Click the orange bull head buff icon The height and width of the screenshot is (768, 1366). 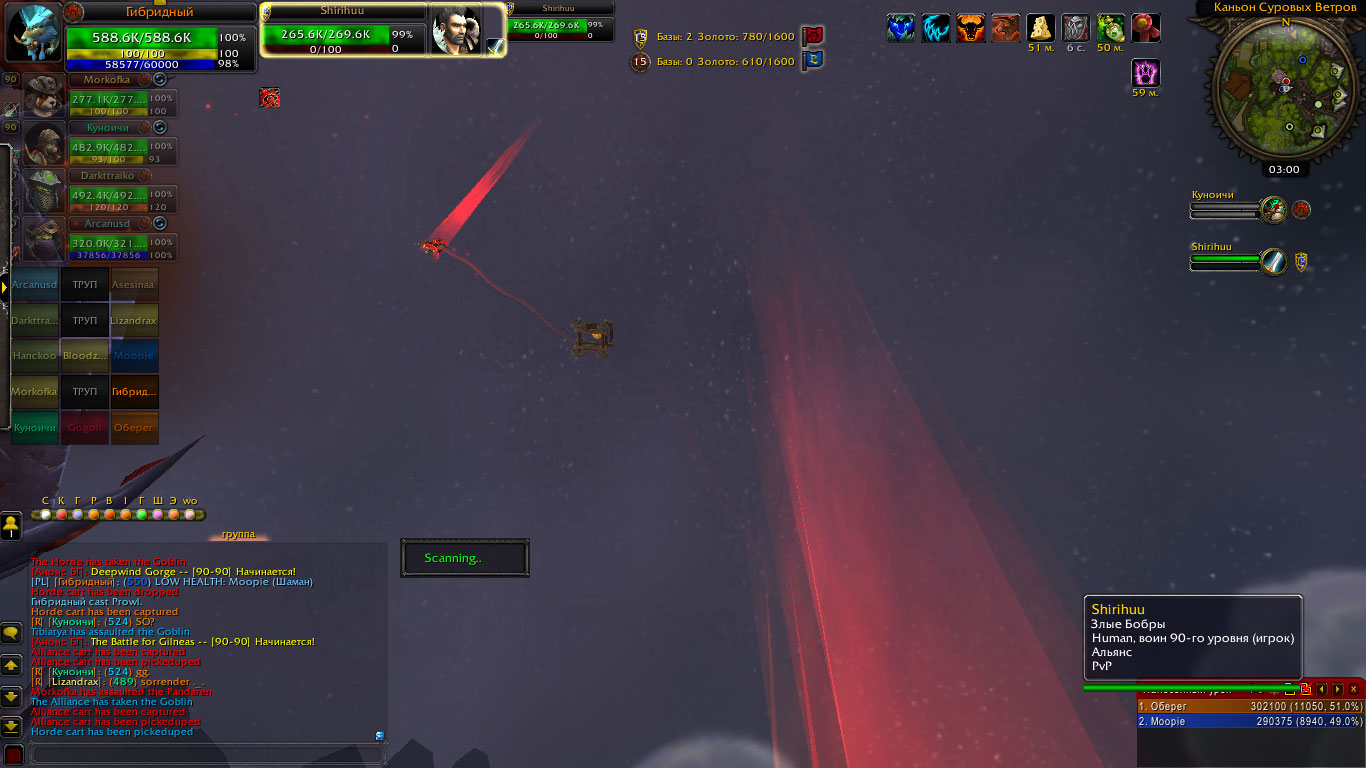[x=971, y=27]
